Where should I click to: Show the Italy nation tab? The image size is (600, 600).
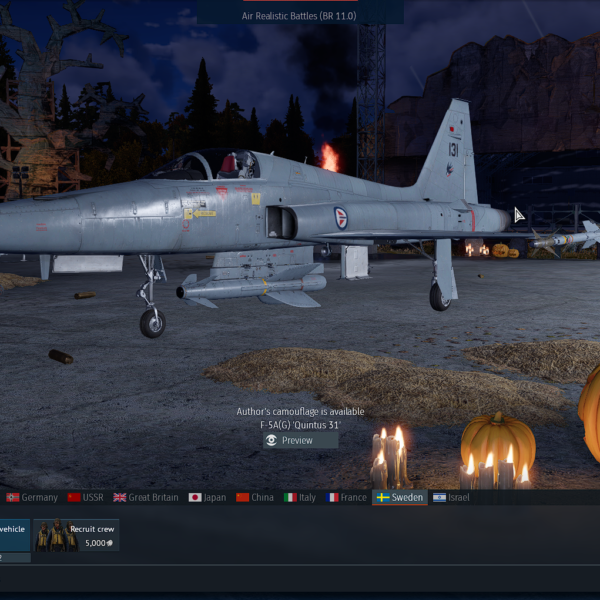coord(300,497)
